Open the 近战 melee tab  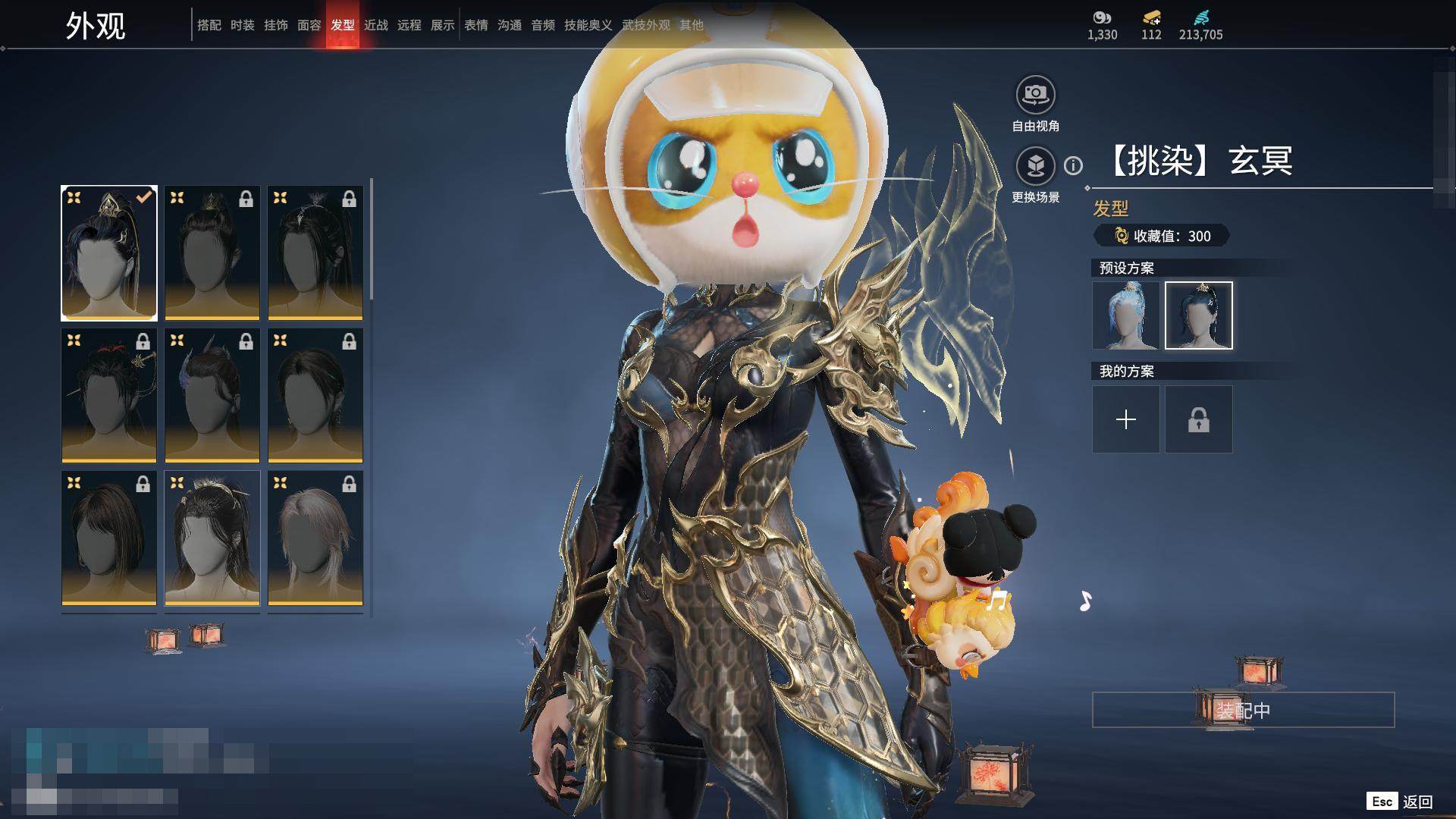(375, 25)
